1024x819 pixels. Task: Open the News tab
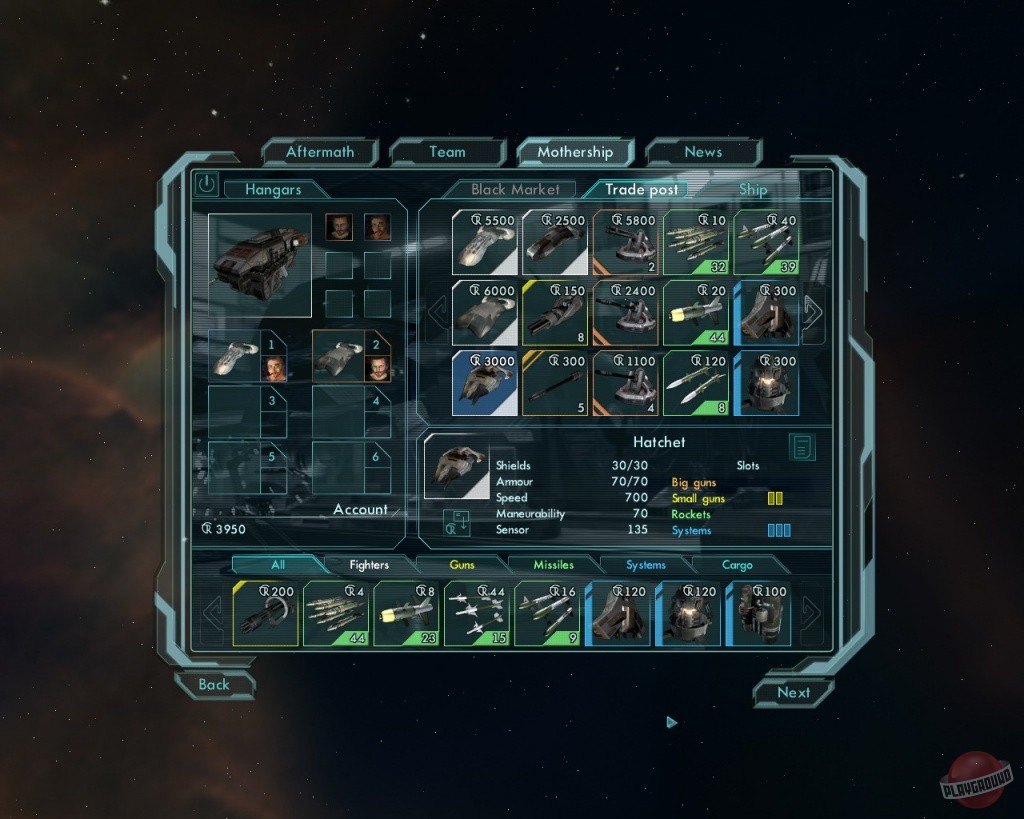click(703, 152)
